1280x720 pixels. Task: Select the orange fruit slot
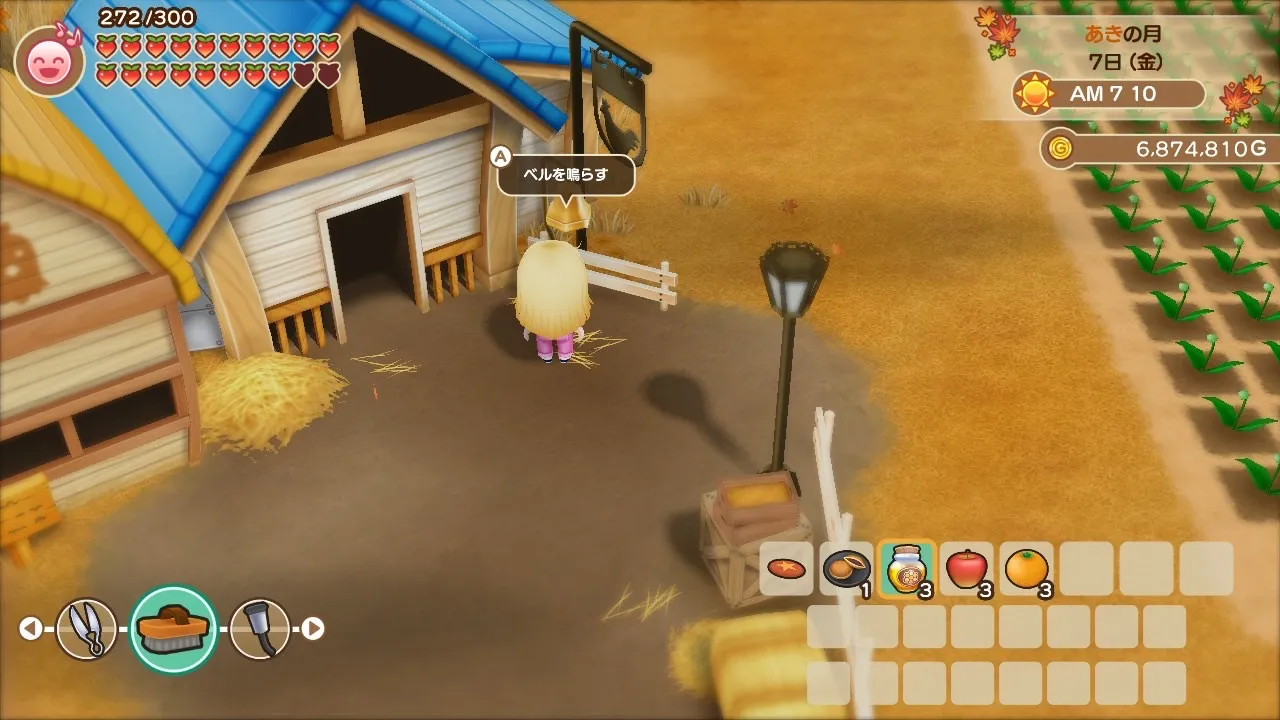[x=1026, y=569]
